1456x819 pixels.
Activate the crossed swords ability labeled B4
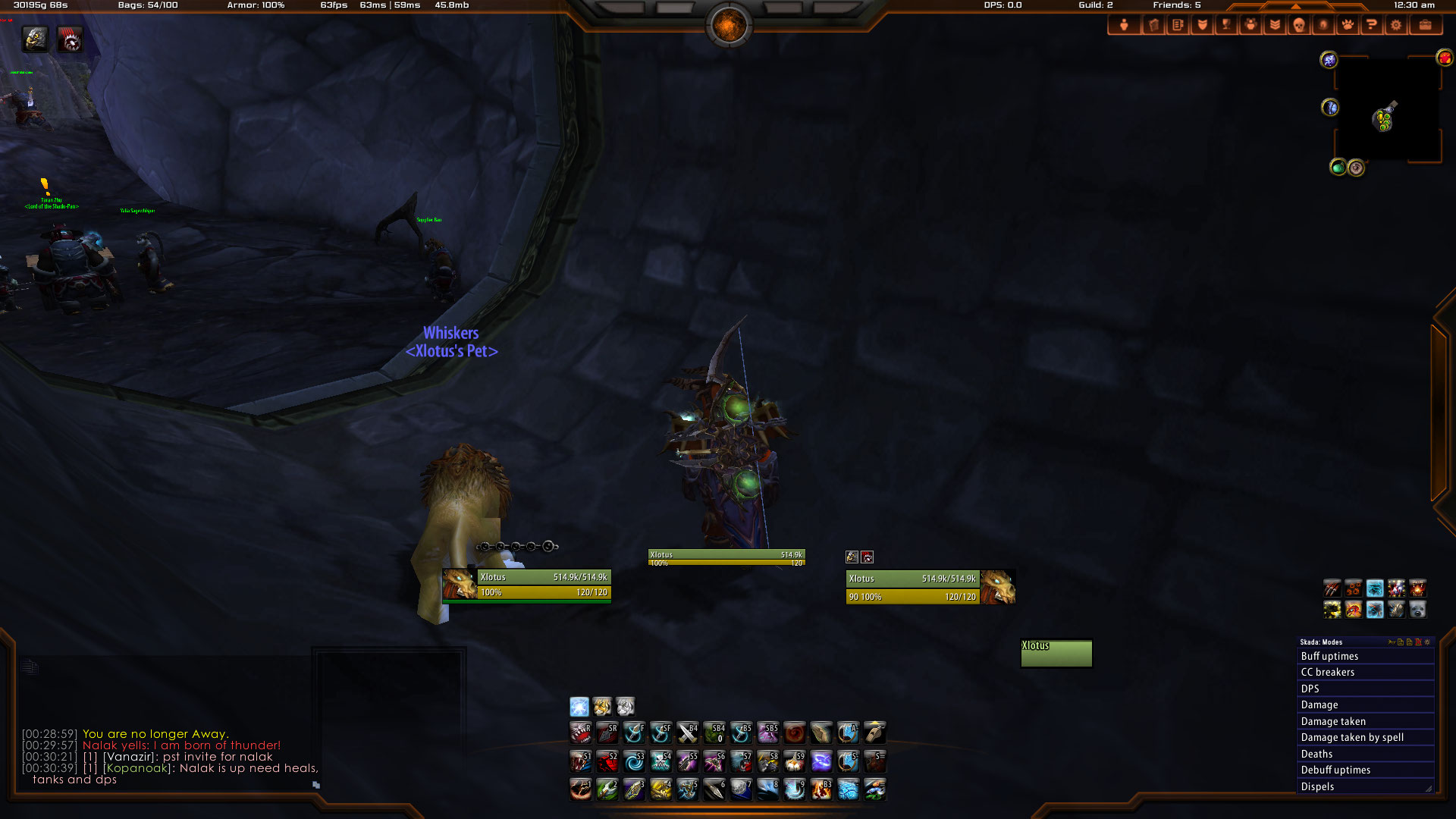point(687,733)
